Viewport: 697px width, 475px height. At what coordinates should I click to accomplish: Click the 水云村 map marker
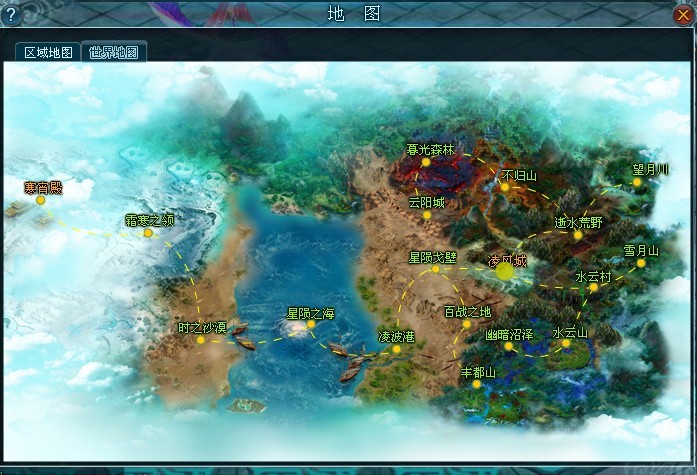point(594,288)
